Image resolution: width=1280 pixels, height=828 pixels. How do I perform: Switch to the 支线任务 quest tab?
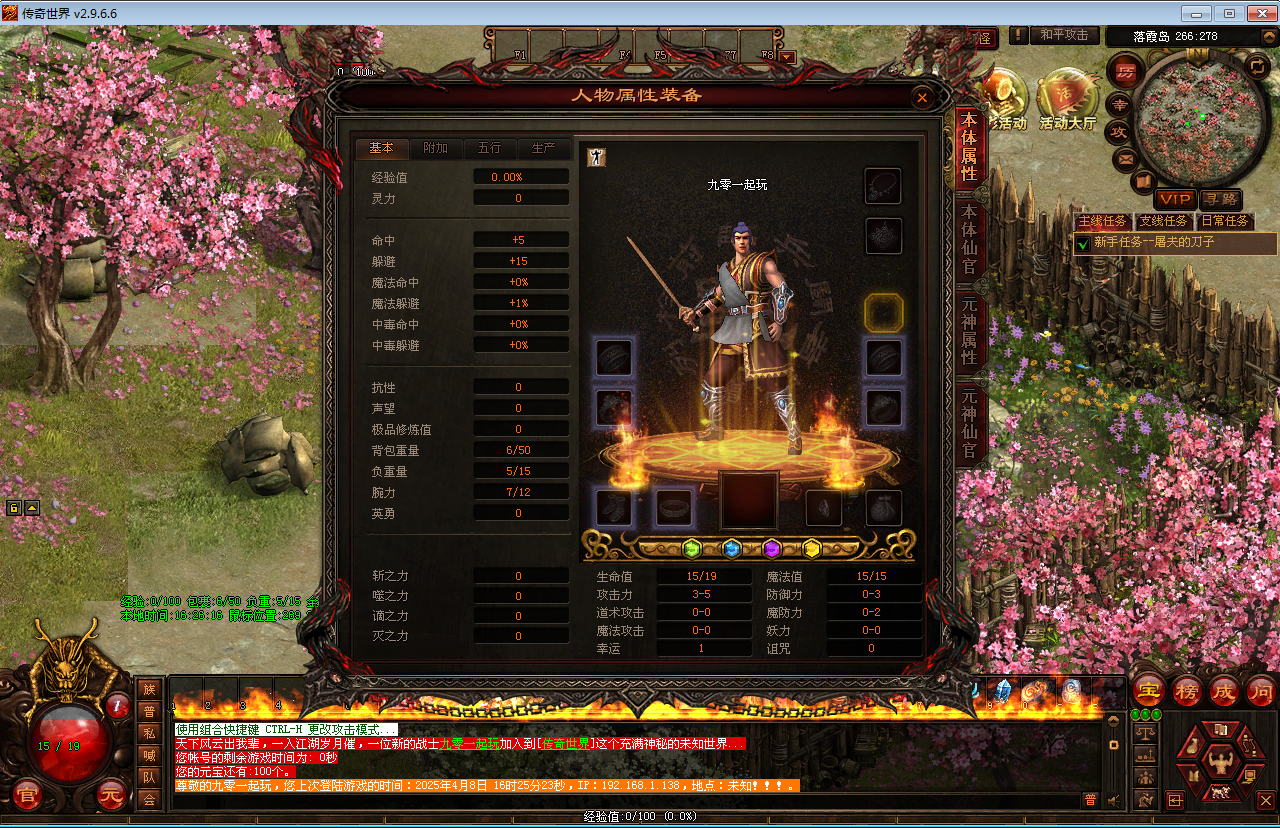click(x=1163, y=221)
